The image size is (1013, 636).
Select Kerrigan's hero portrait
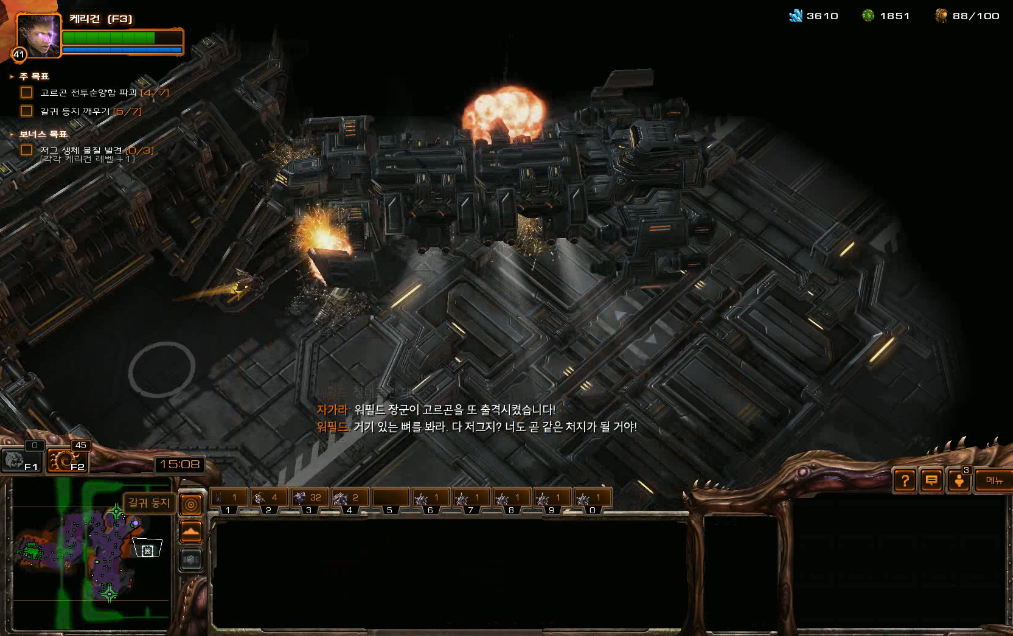(x=38, y=35)
